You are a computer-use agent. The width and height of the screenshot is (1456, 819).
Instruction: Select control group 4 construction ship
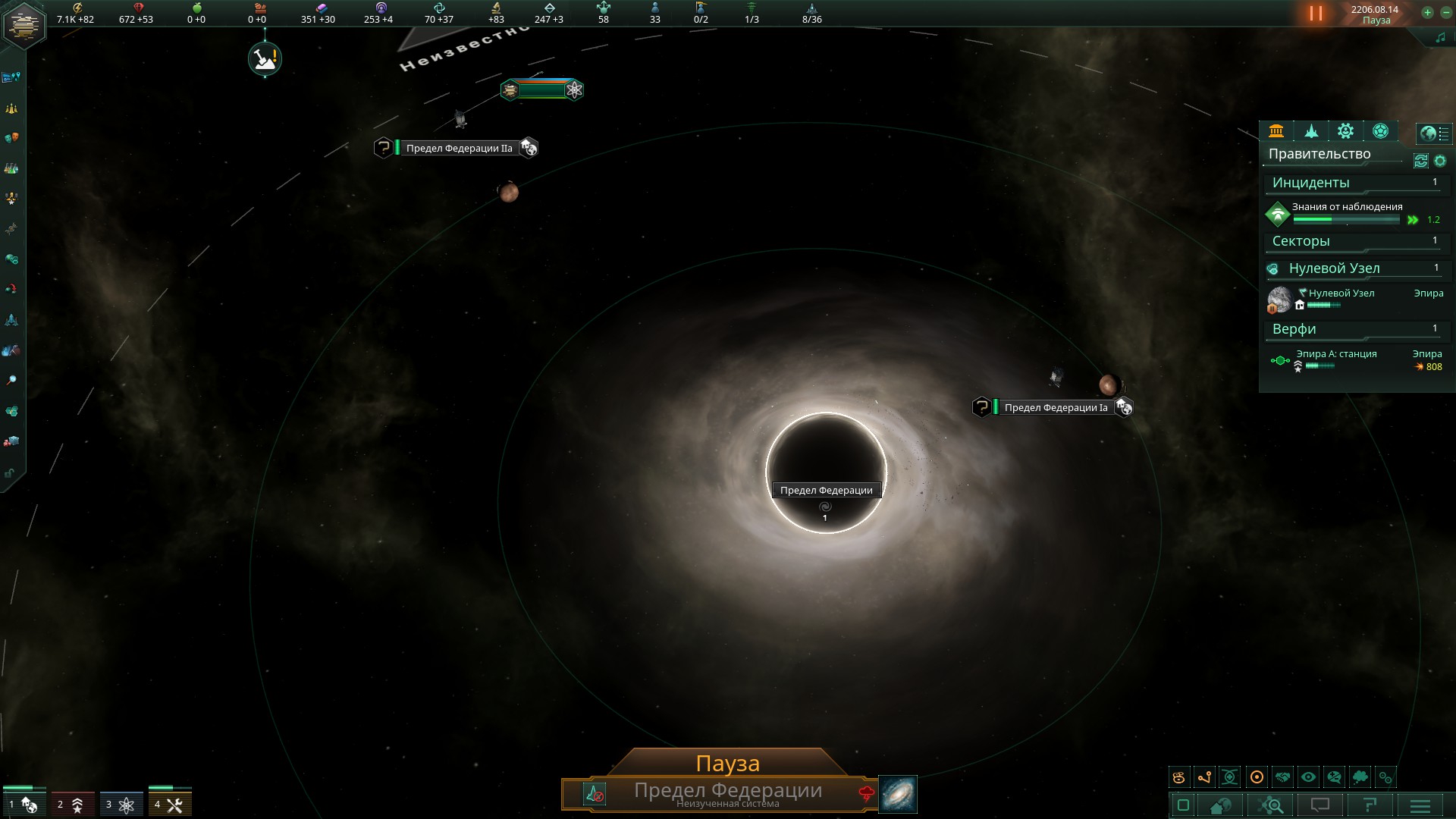pyautogui.click(x=169, y=805)
